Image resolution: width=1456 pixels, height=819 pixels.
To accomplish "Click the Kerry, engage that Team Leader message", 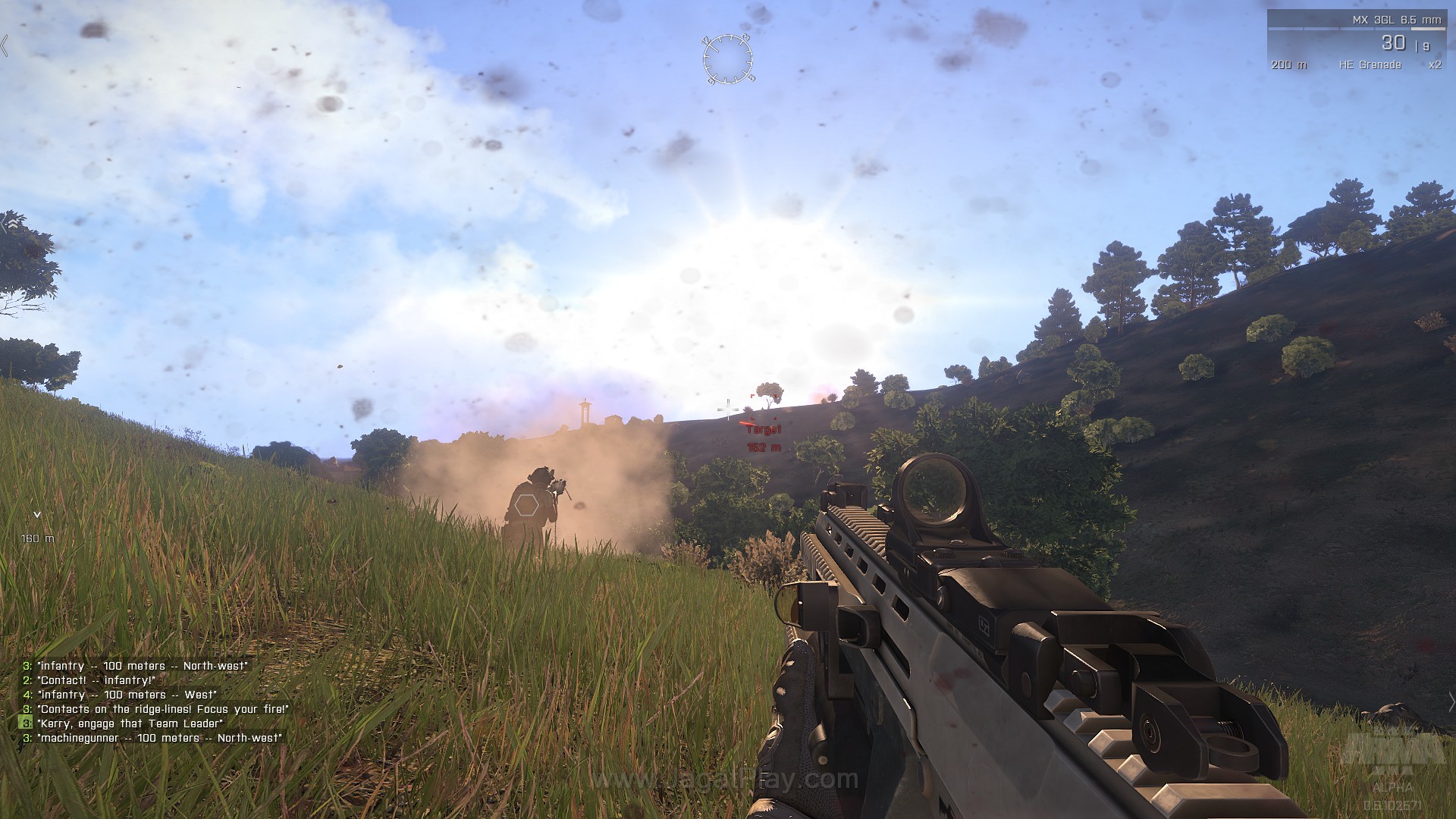I will pos(129,723).
